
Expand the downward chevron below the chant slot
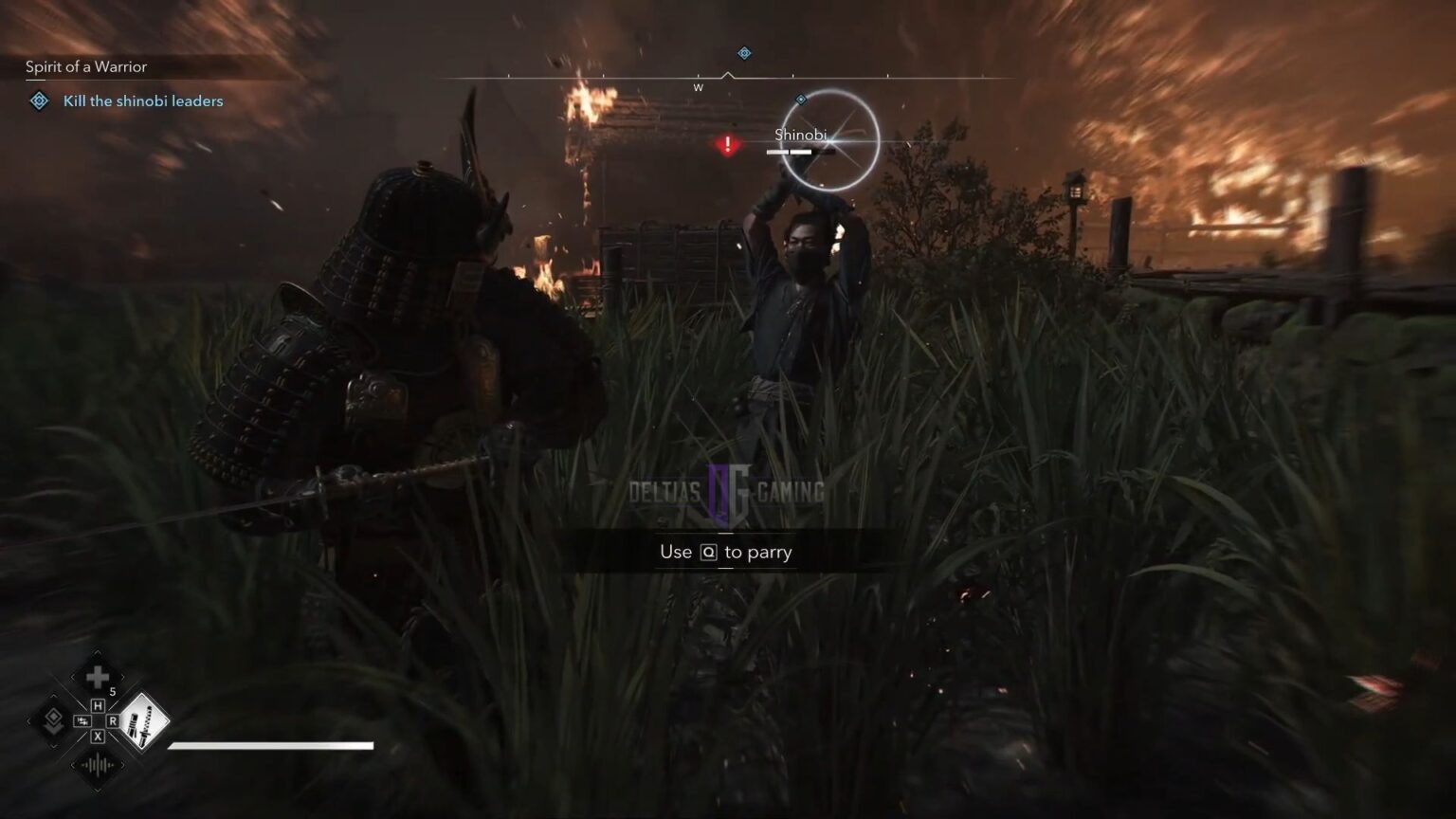pyautogui.click(x=98, y=789)
